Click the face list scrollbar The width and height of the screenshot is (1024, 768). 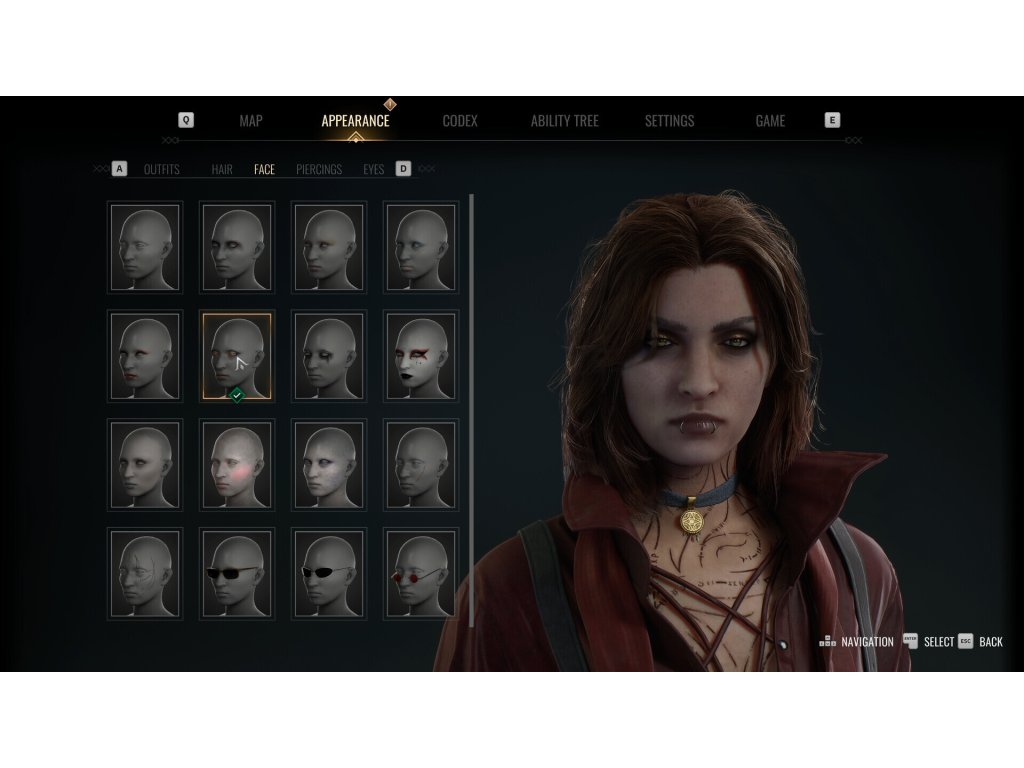click(x=471, y=410)
